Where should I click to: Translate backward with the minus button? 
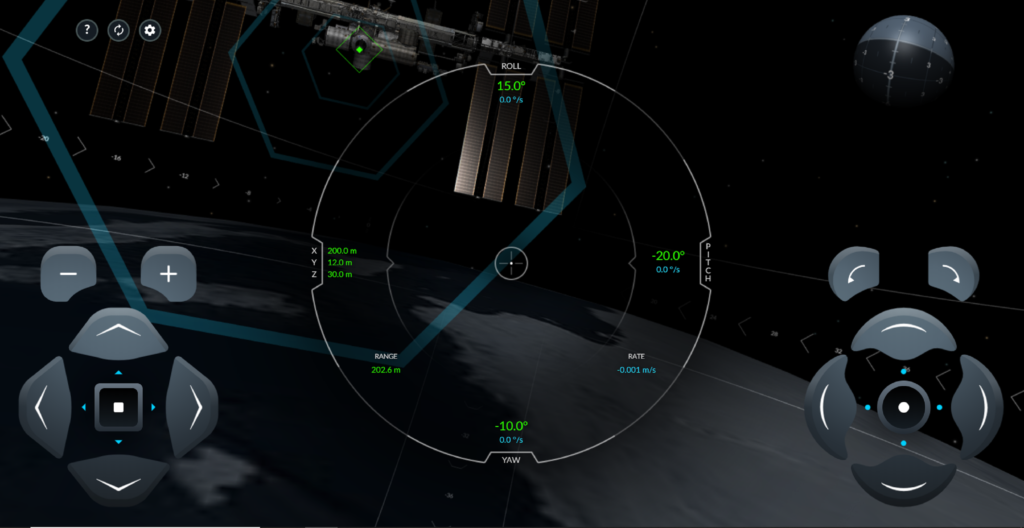coord(68,273)
